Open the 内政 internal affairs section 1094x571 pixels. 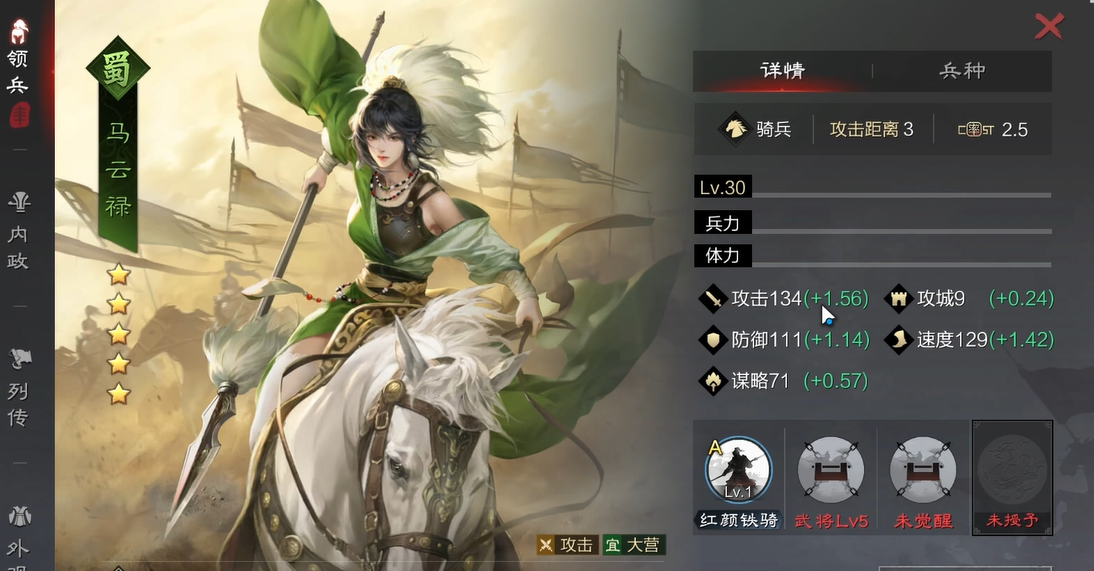click(x=18, y=233)
